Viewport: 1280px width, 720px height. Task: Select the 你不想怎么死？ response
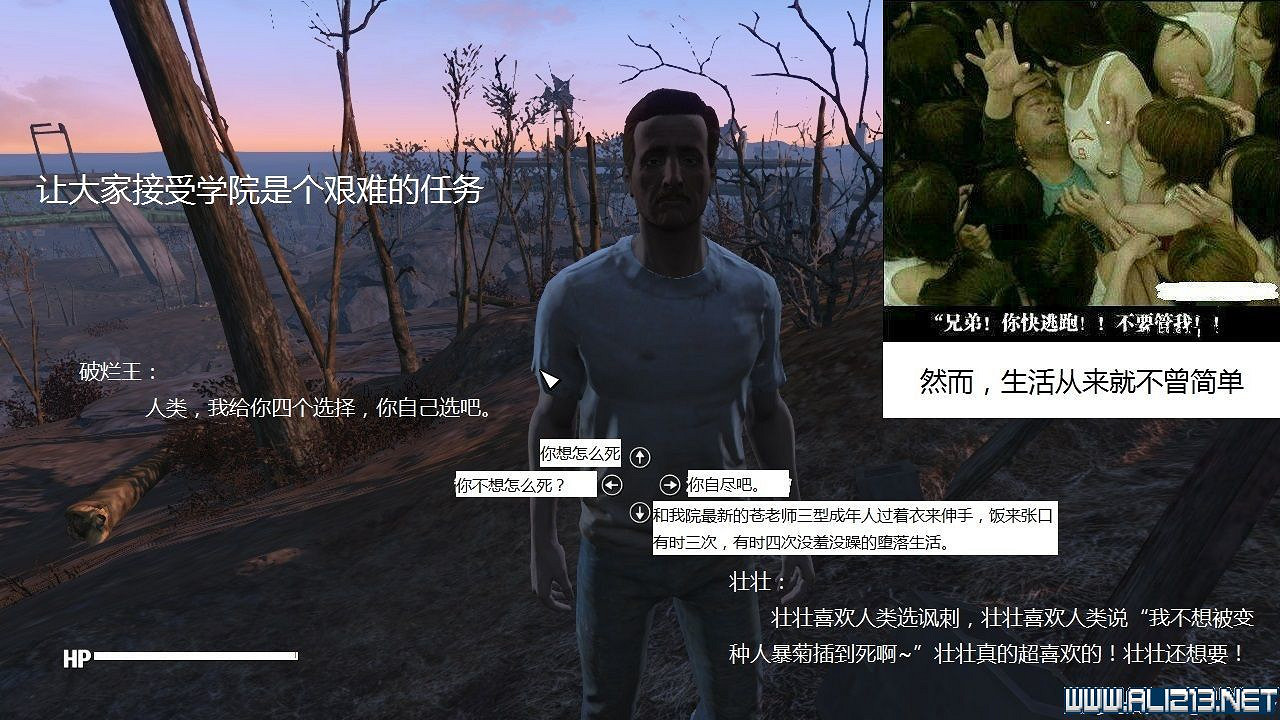click(522, 484)
